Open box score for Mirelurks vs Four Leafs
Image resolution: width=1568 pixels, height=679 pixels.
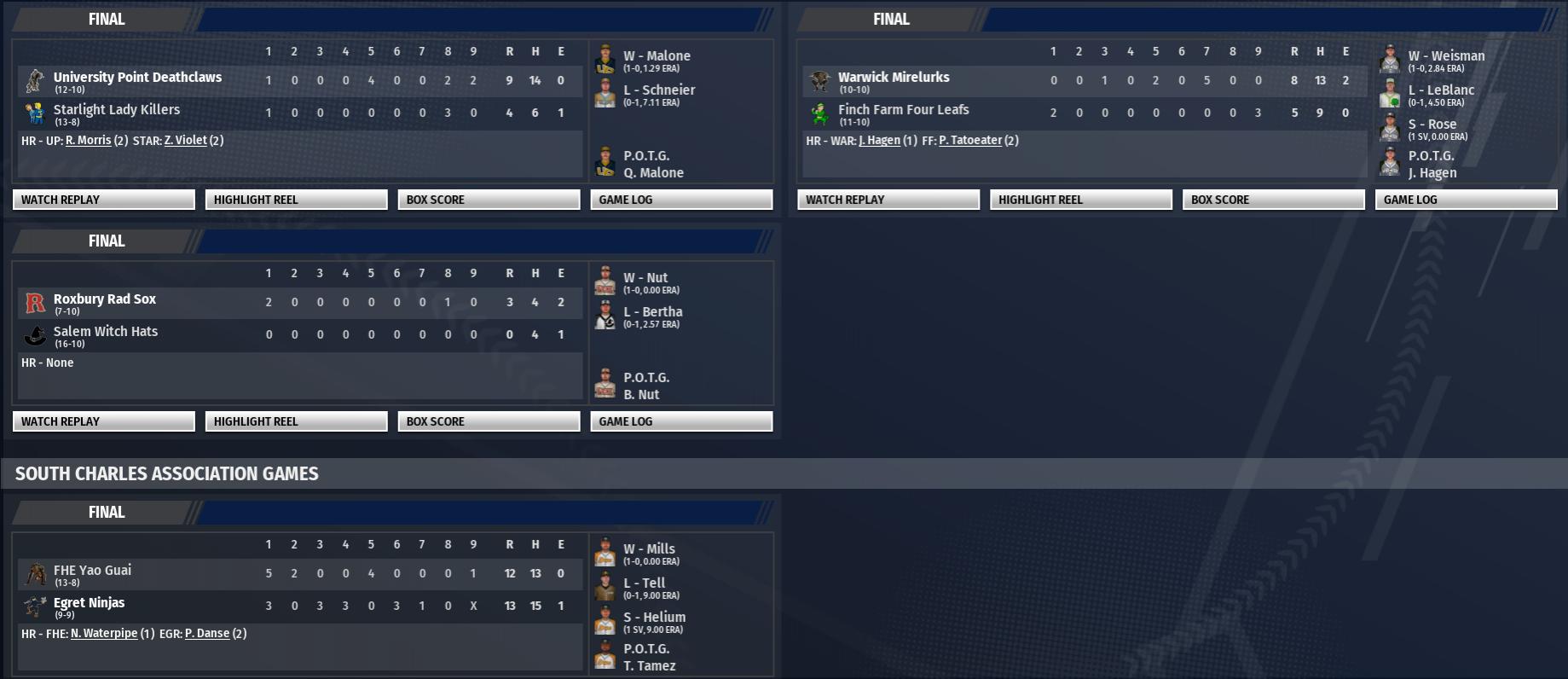click(1273, 200)
